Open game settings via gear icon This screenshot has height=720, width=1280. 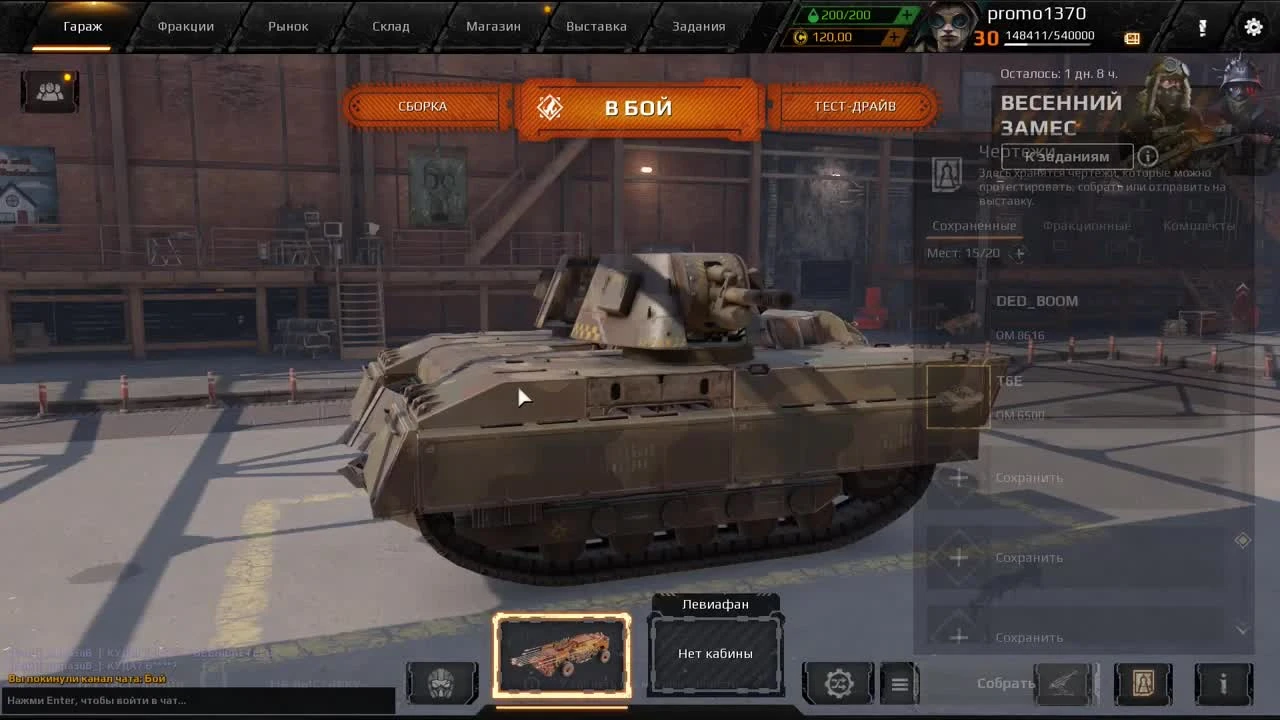pyautogui.click(x=1252, y=27)
